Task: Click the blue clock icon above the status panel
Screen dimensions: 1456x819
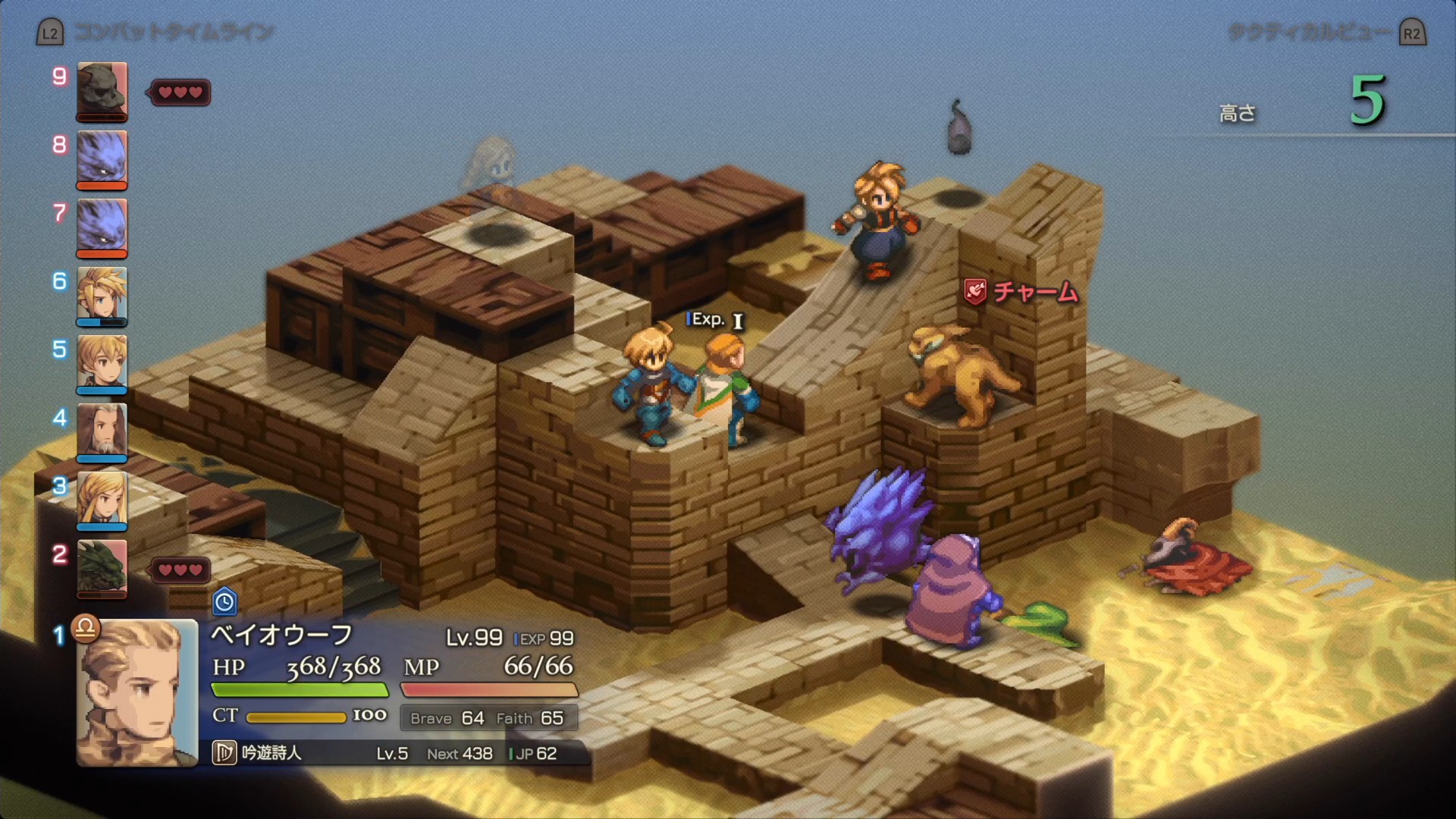Action: coord(224,602)
